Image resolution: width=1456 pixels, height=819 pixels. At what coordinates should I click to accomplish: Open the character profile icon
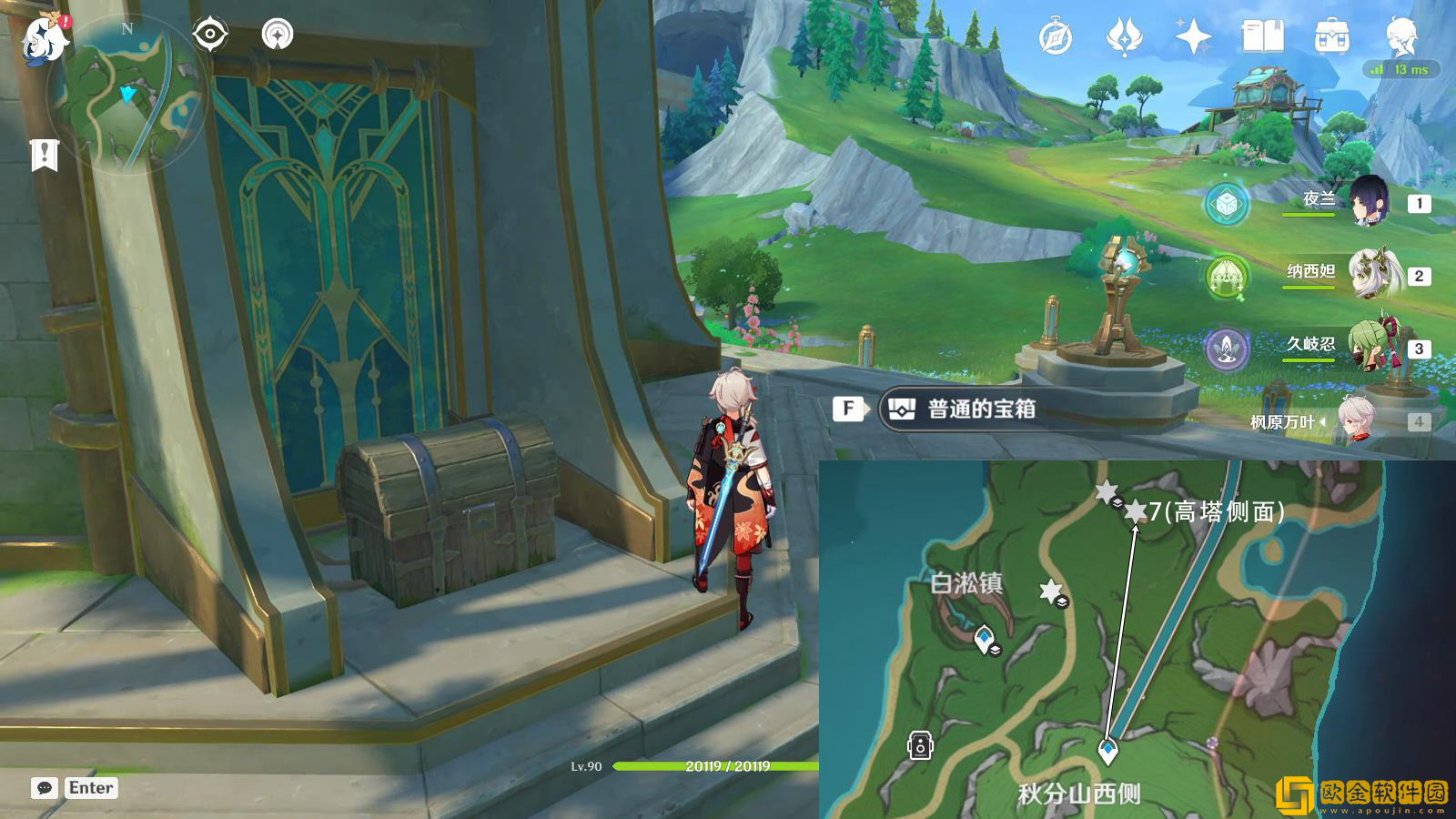coord(1401,37)
